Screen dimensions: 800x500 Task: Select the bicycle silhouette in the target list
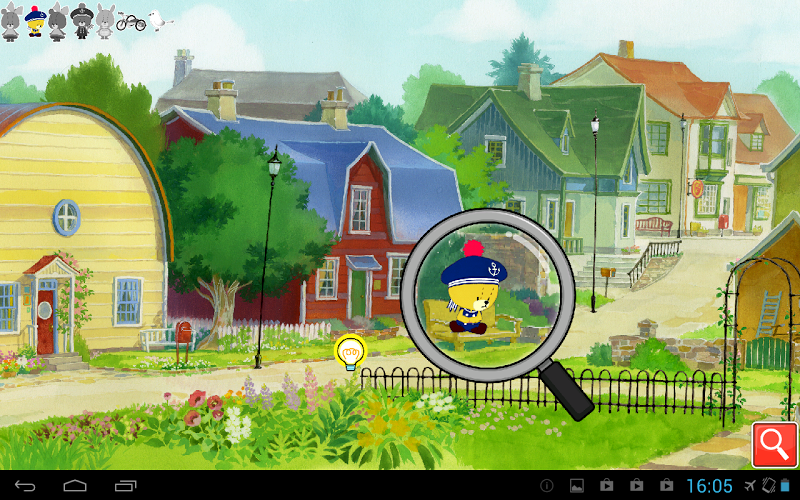click(131, 21)
